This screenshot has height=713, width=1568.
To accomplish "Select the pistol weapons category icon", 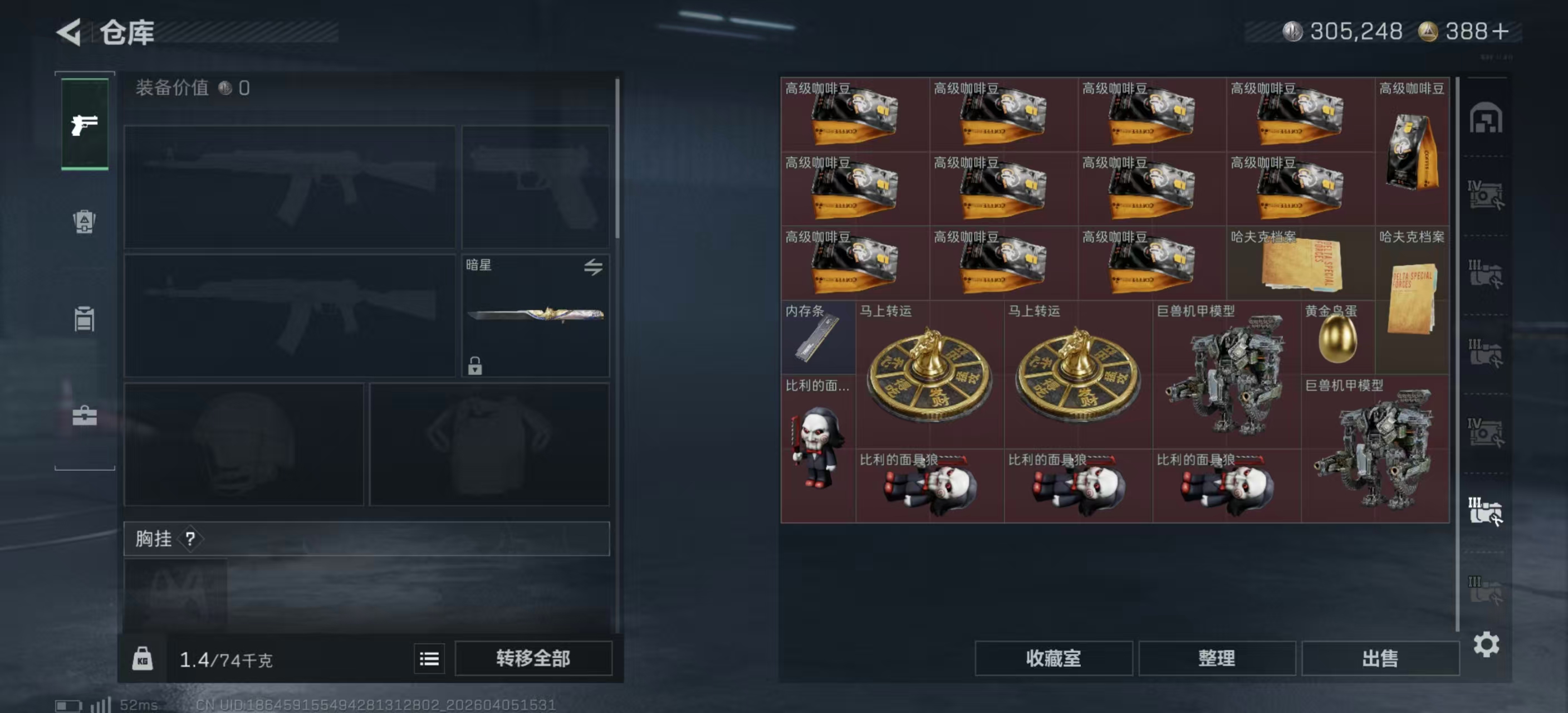I will point(84,125).
